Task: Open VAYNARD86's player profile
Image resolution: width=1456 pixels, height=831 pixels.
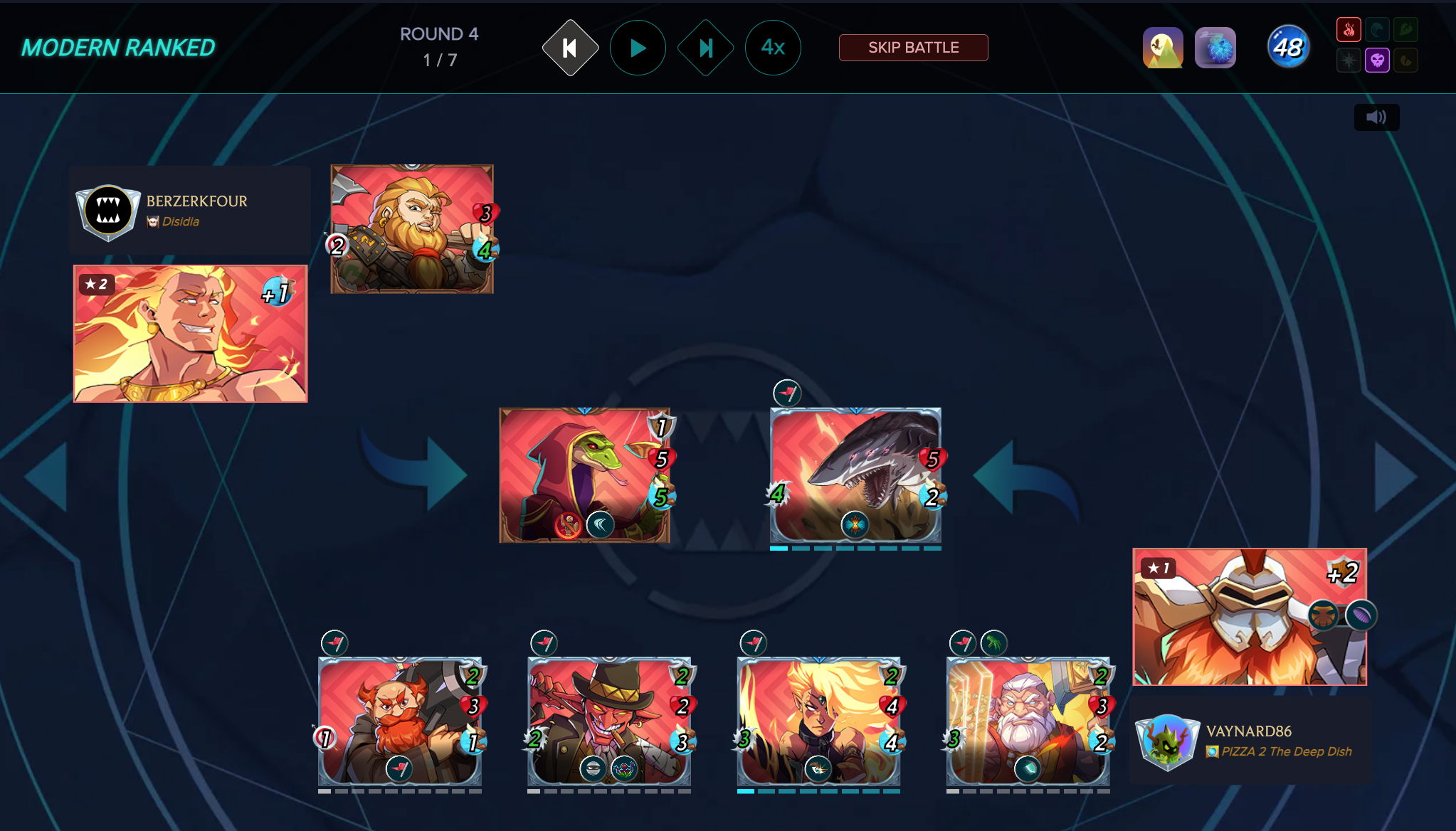Action: coord(1248,731)
